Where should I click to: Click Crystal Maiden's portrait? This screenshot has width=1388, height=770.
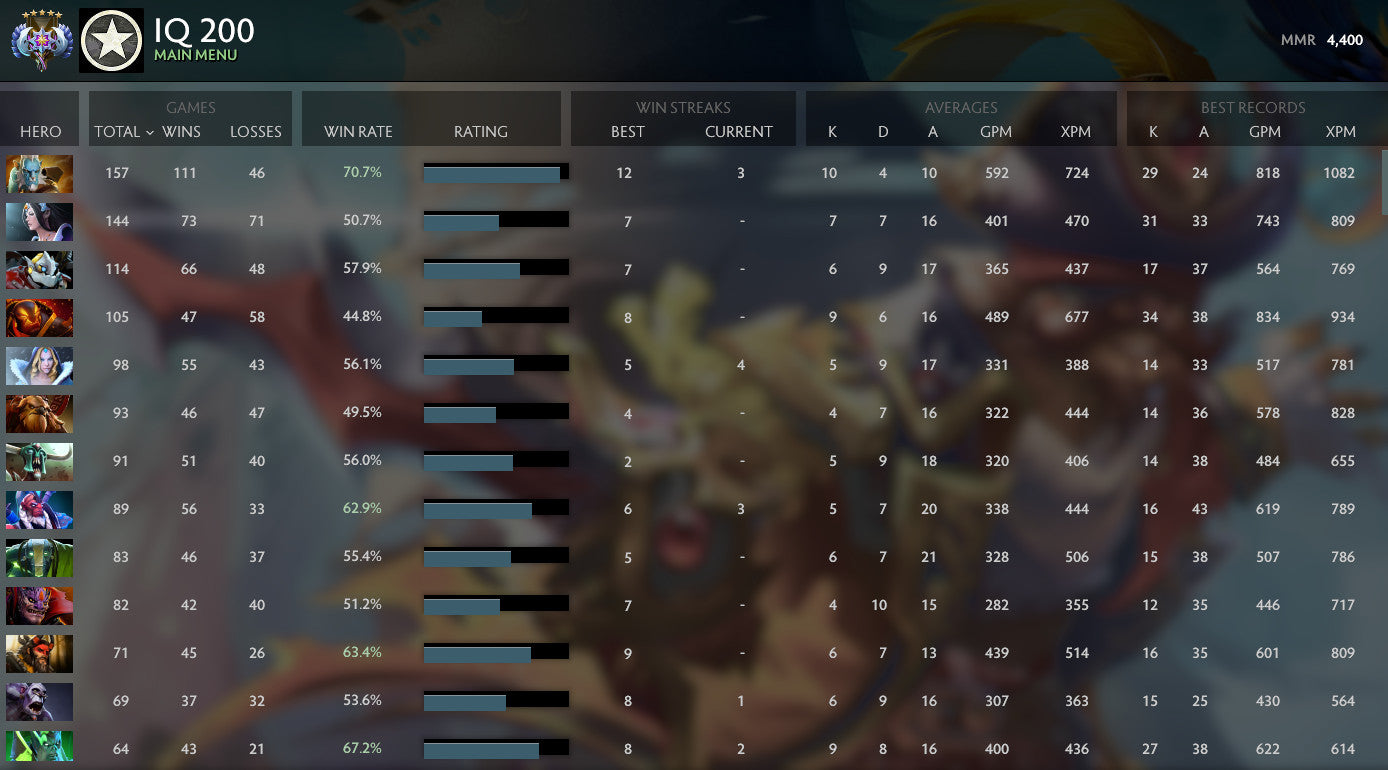tap(39, 366)
